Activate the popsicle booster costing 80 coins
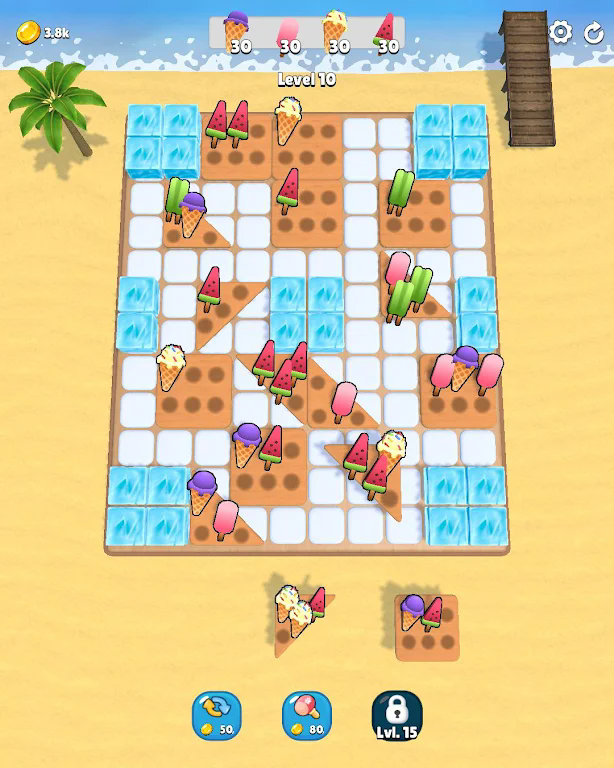614x768 pixels. (307, 715)
